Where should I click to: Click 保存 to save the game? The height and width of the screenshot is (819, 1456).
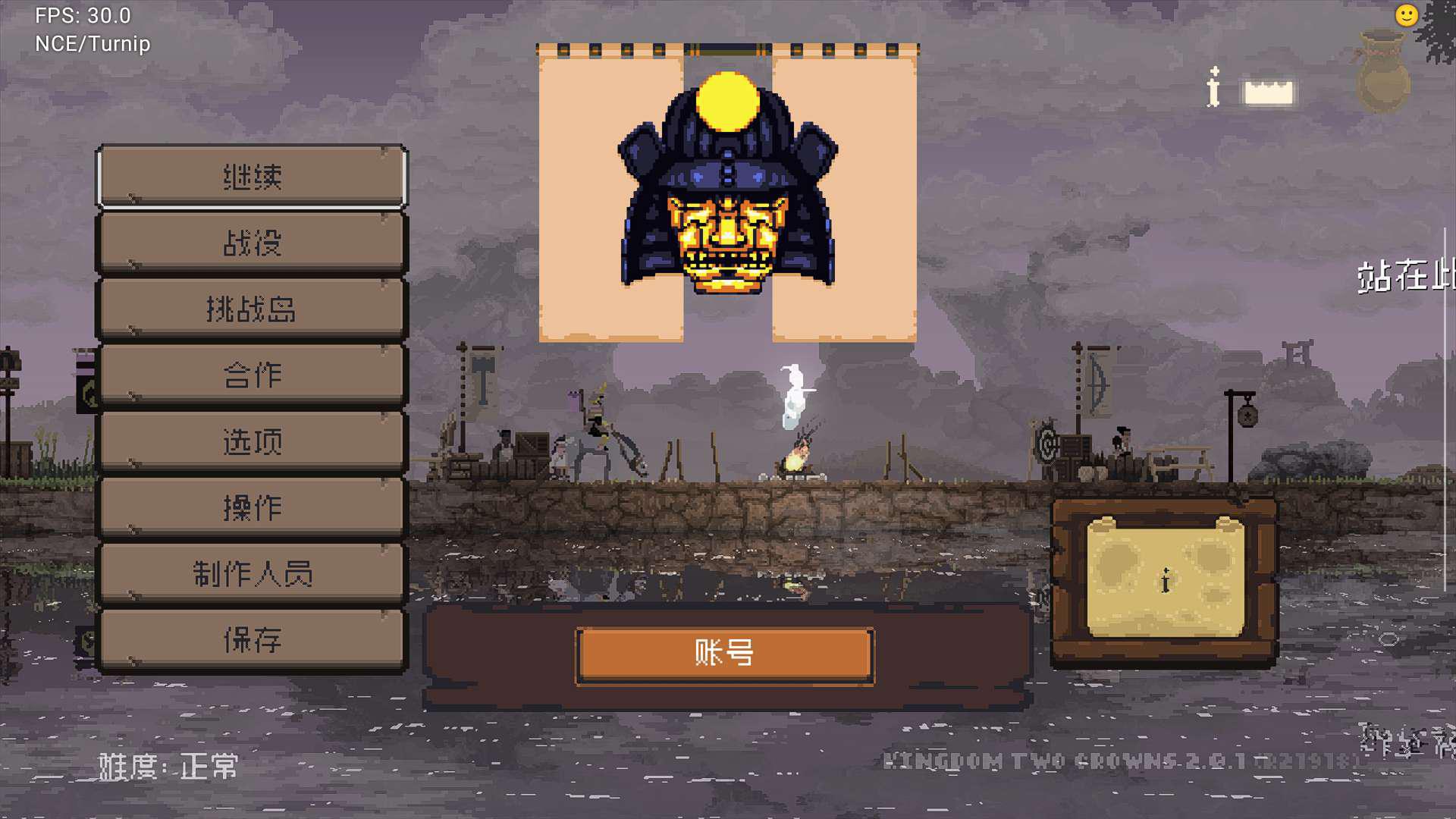pos(252,639)
